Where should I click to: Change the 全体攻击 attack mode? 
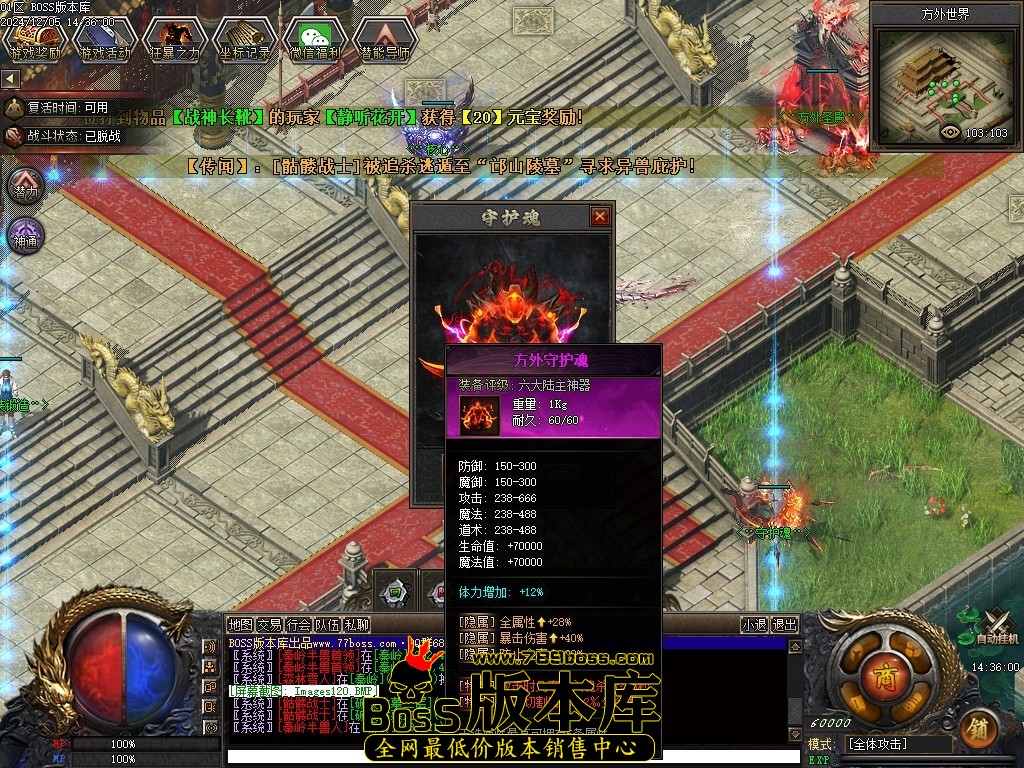coord(897,745)
